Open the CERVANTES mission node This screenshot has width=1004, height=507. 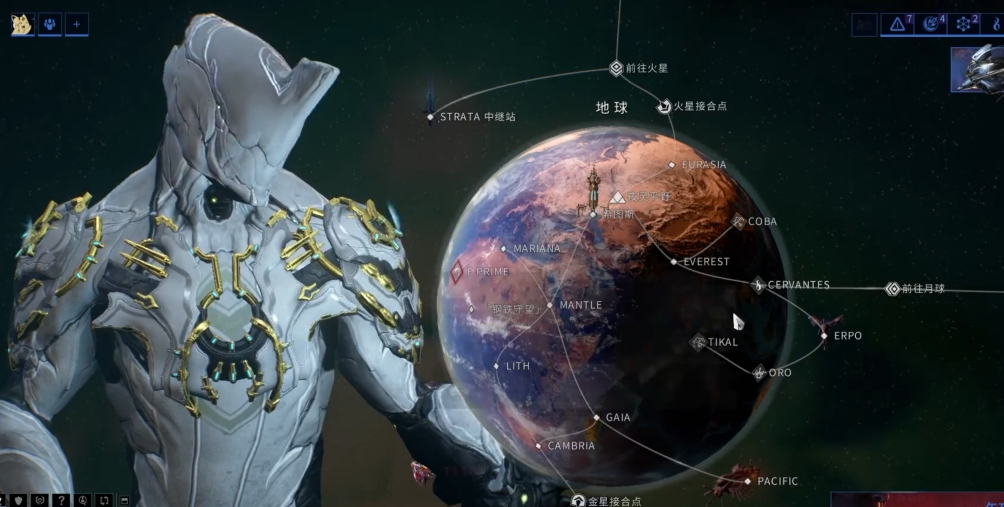coord(758,285)
